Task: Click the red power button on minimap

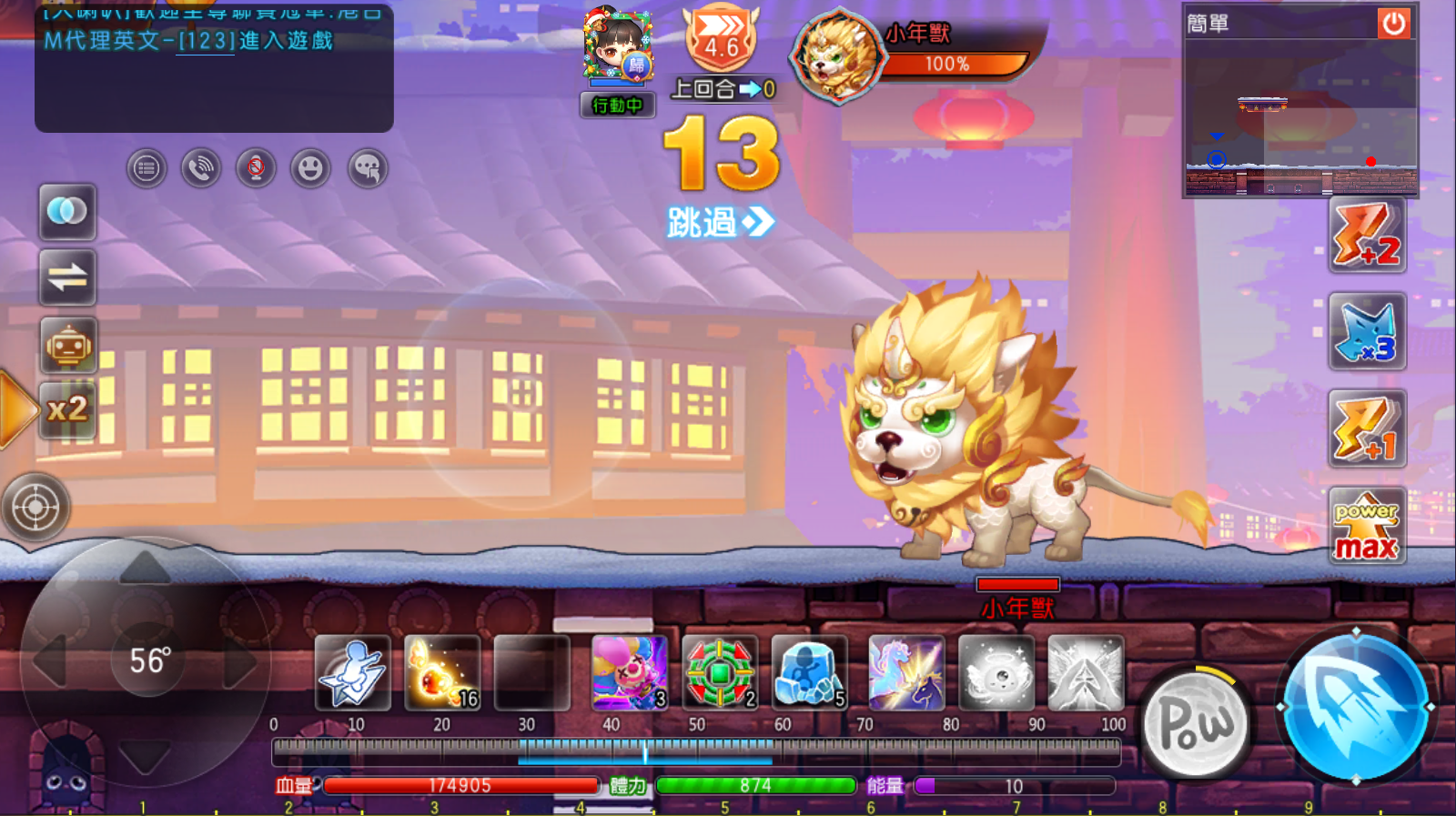Action: pos(1393,24)
